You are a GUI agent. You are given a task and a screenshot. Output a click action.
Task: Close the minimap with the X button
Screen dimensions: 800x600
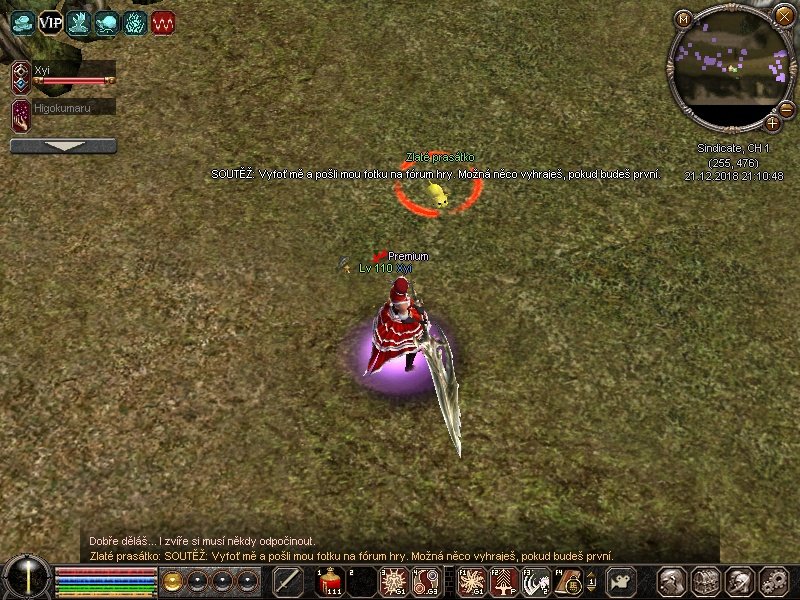[784, 15]
